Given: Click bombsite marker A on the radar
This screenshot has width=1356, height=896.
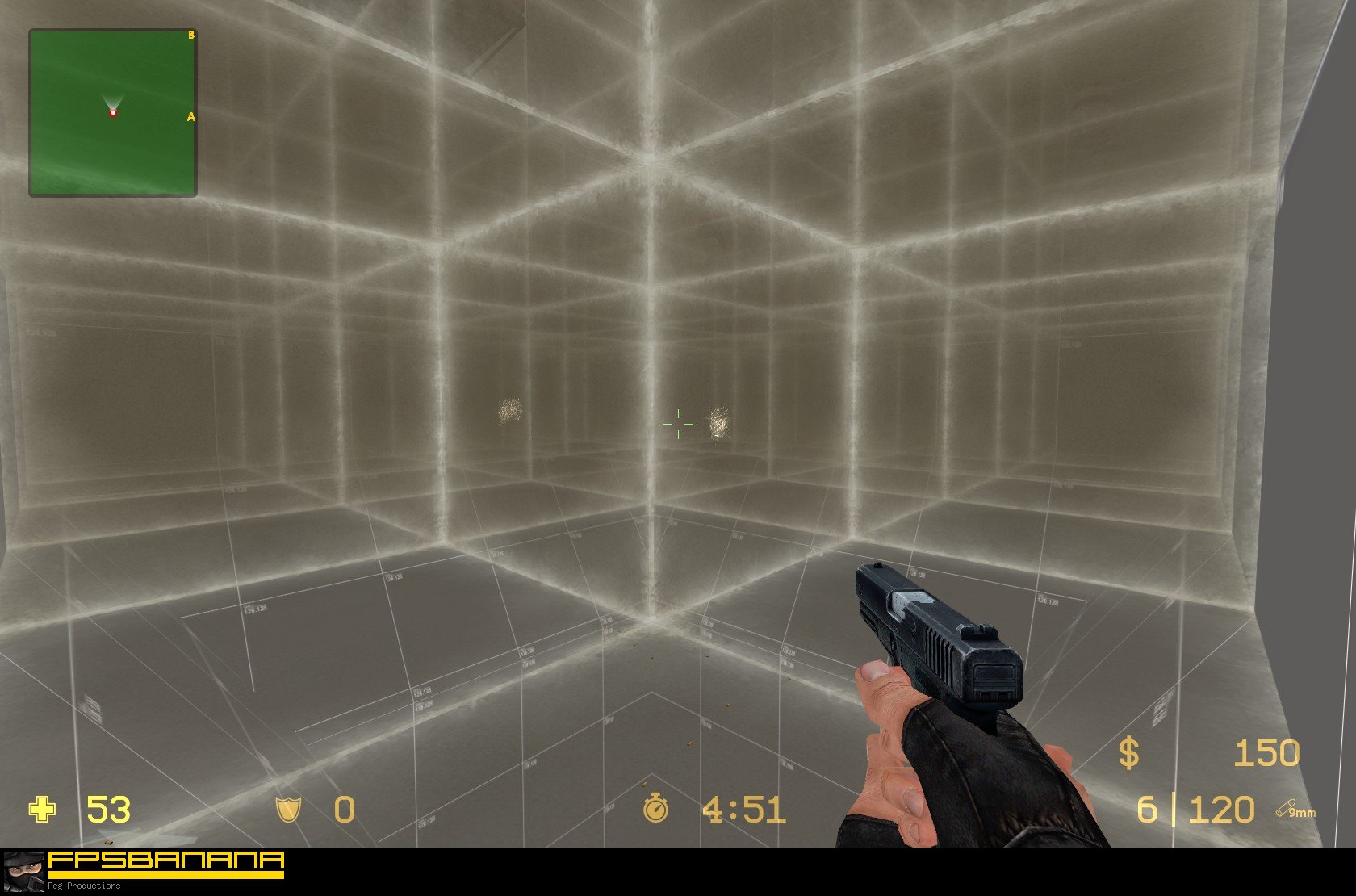Looking at the screenshot, I should 190,116.
